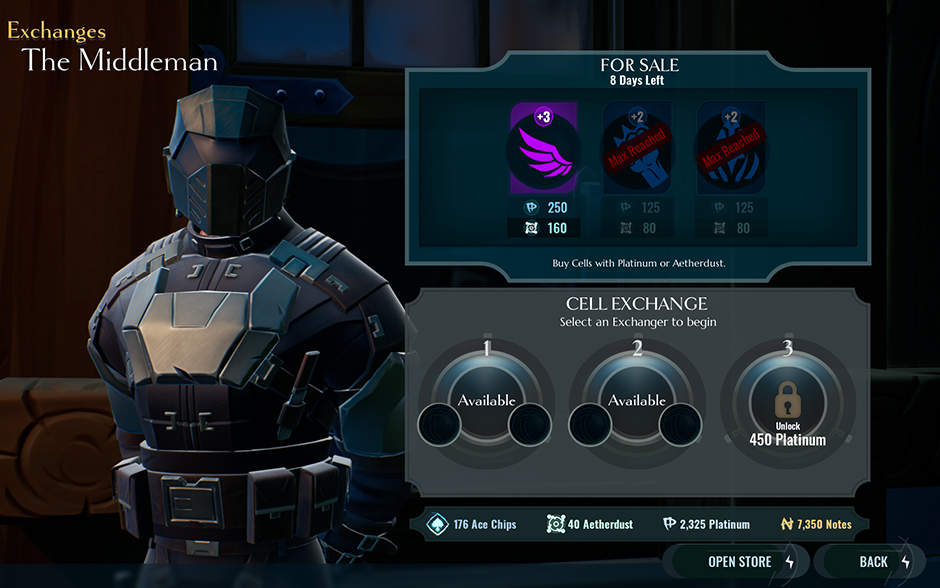Go back with the Back button
The width and height of the screenshot is (940, 588).
[874, 562]
